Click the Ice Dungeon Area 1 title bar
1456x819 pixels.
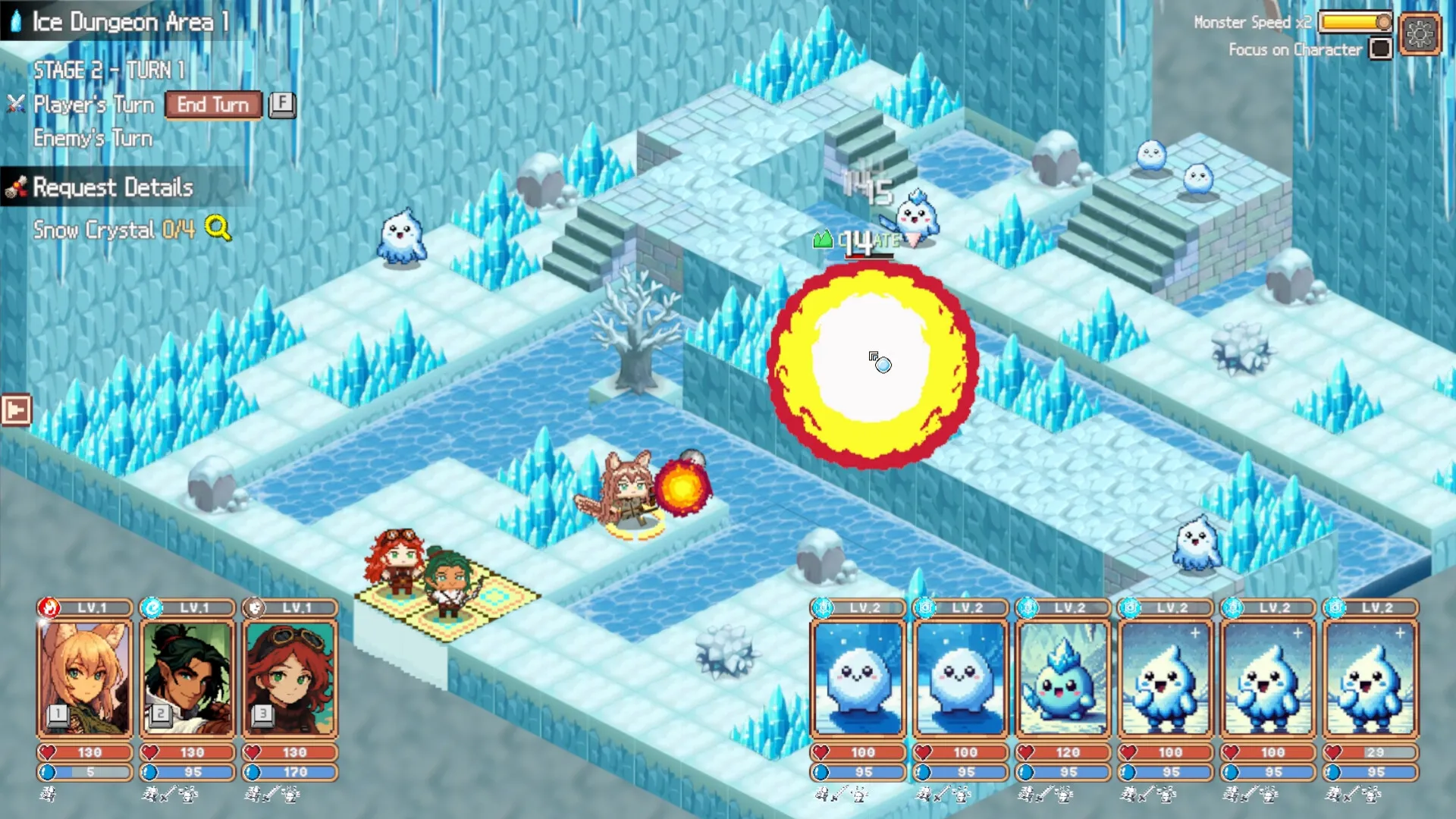(x=121, y=22)
